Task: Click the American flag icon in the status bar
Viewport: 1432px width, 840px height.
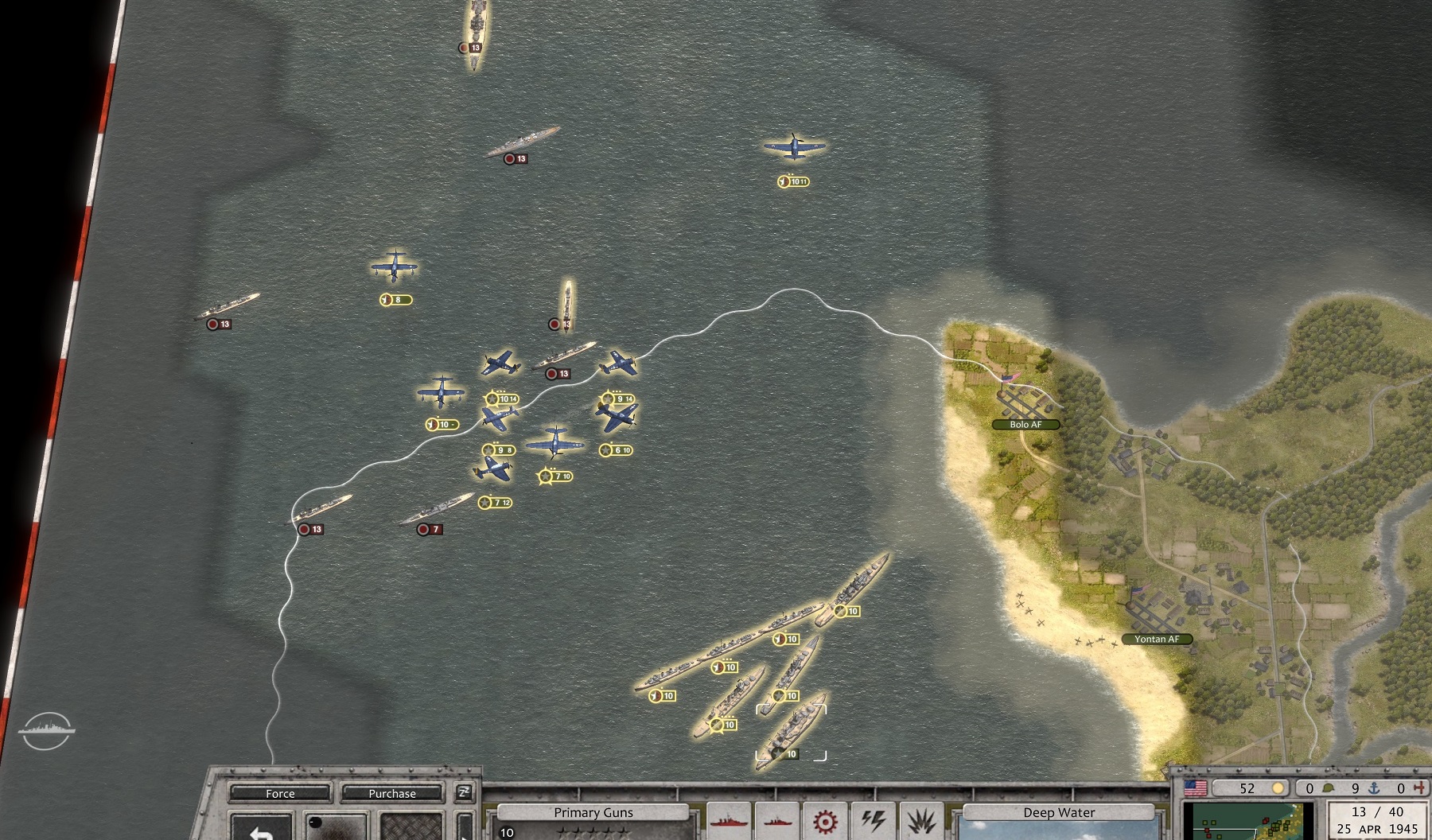Action: [x=1196, y=788]
